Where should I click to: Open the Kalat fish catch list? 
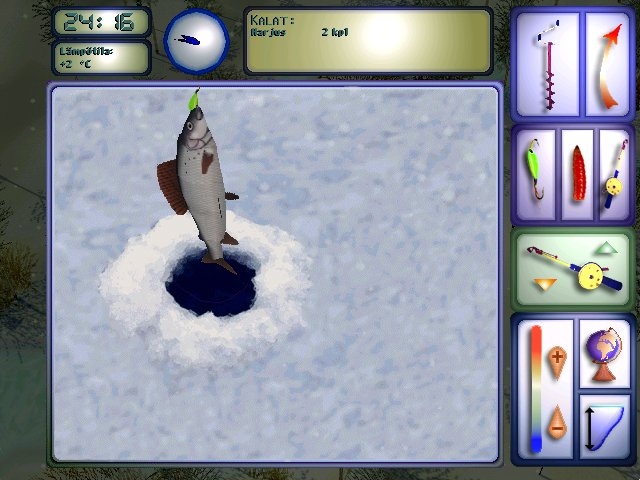[x=368, y=41]
